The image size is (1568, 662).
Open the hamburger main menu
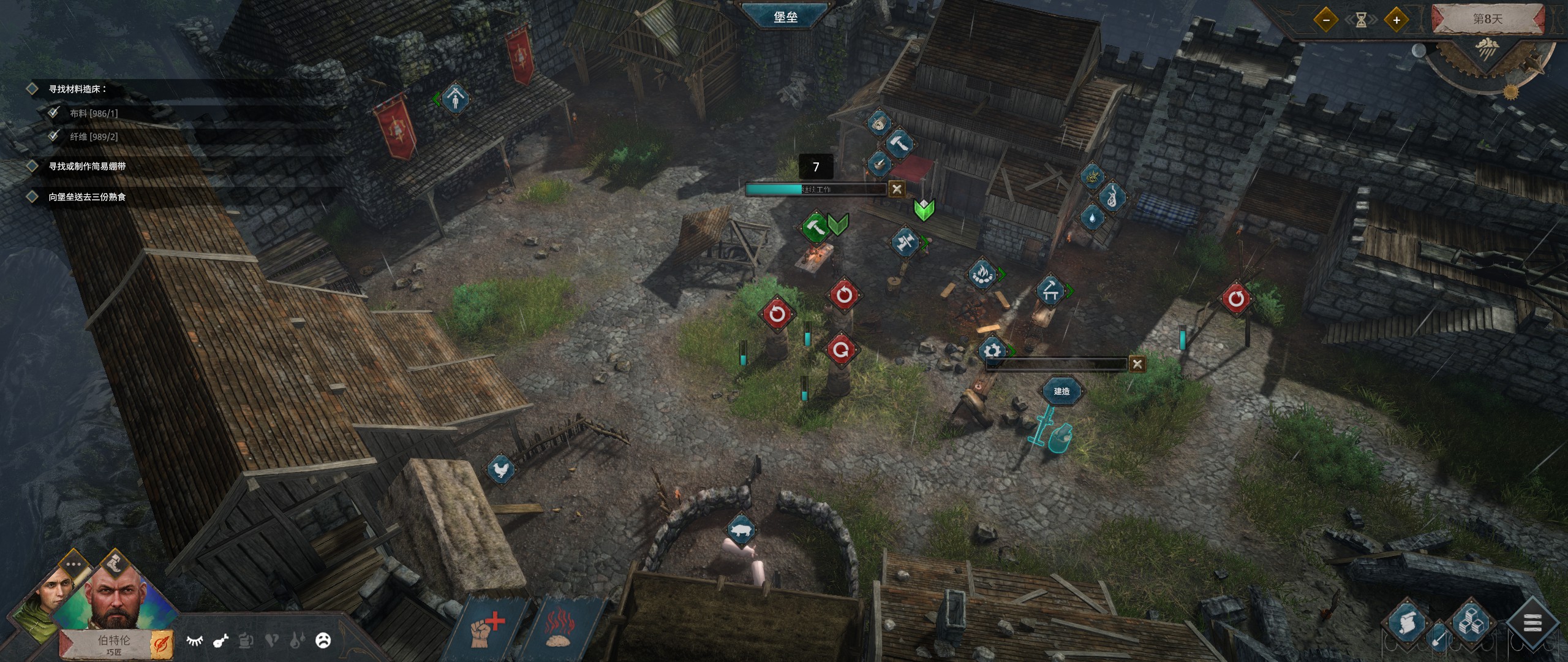point(1532,625)
